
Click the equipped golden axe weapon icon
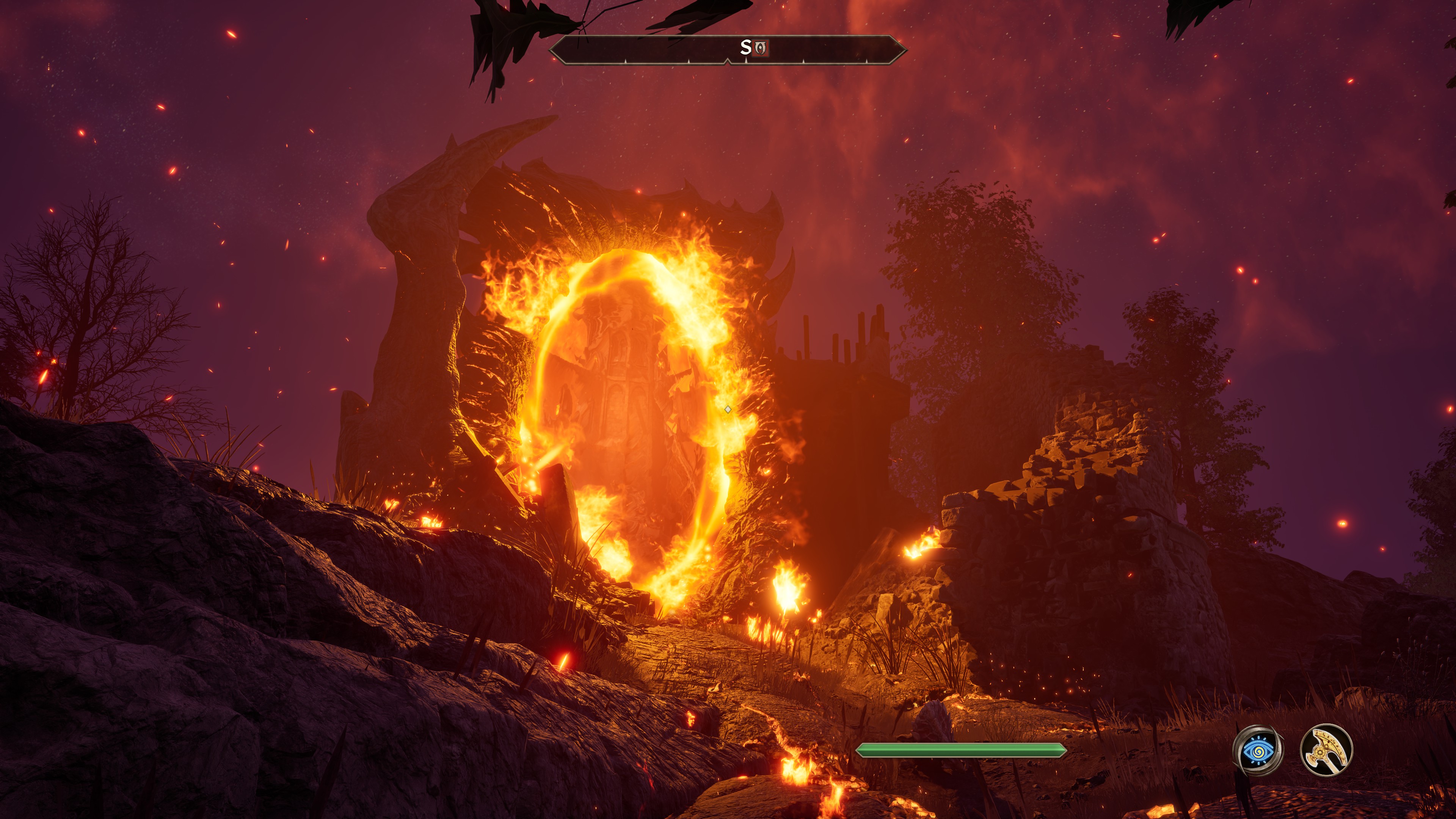point(1326,750)
